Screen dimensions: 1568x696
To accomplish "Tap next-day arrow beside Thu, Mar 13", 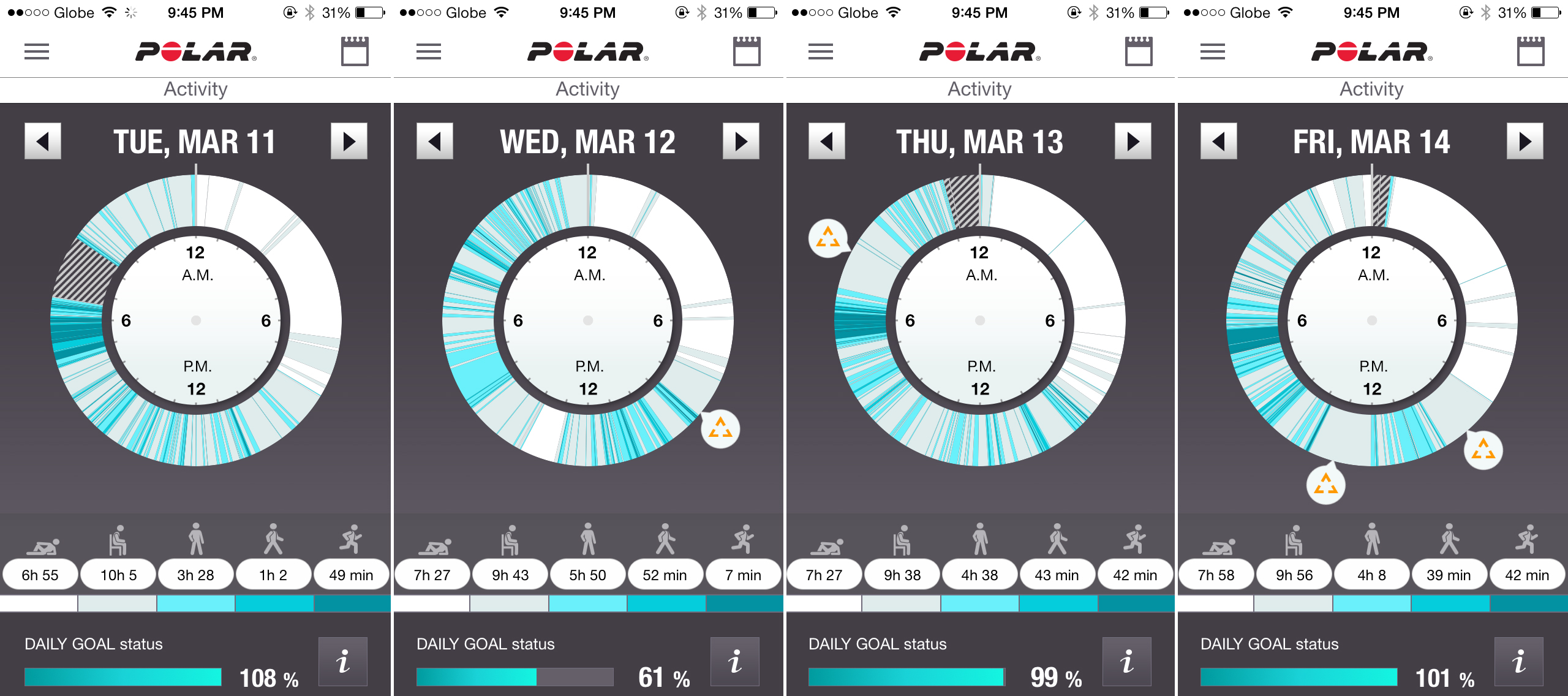I will 1133,142.
